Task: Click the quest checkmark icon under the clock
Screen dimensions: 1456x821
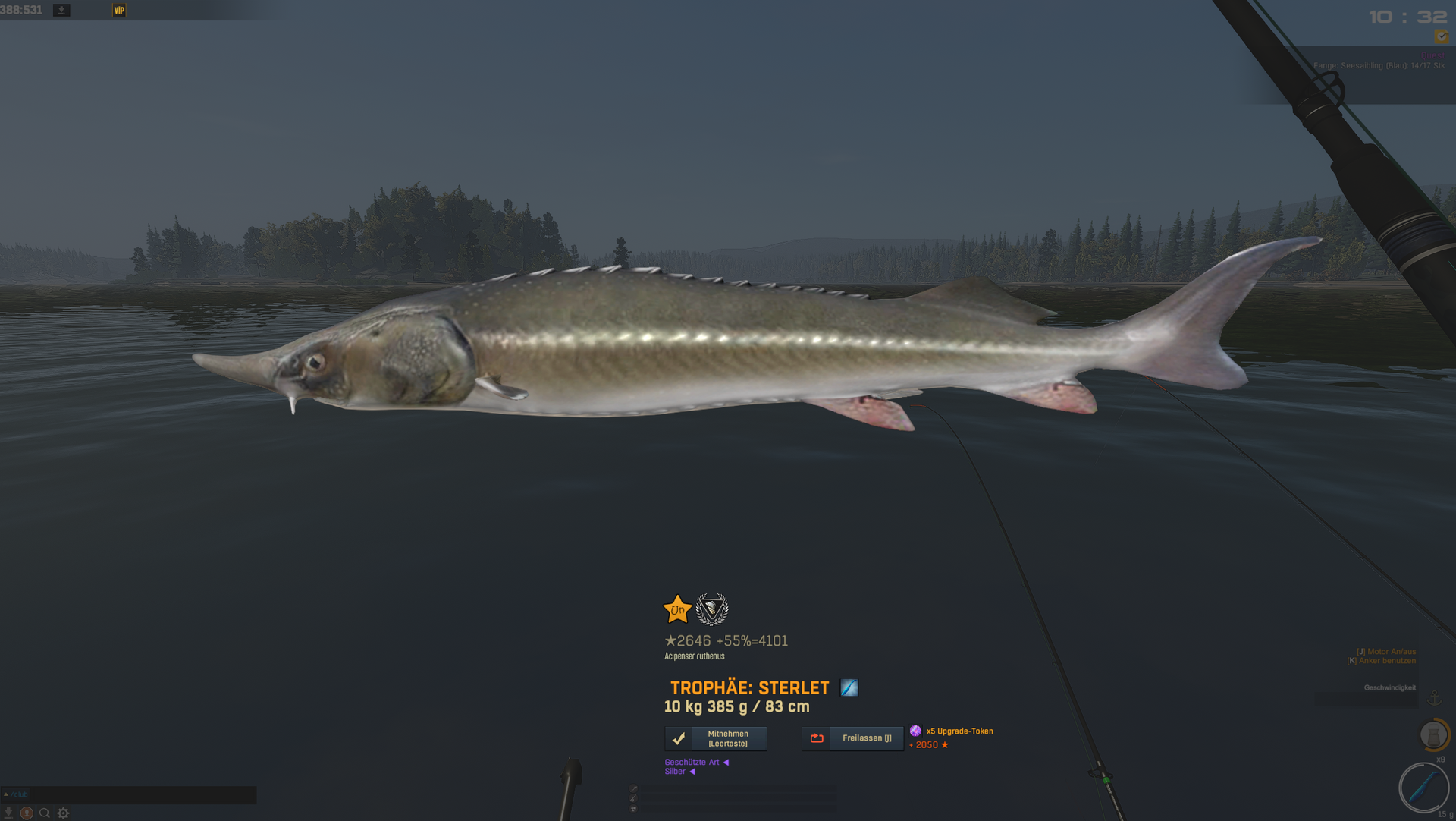Action: click(x=1441, y=36)
